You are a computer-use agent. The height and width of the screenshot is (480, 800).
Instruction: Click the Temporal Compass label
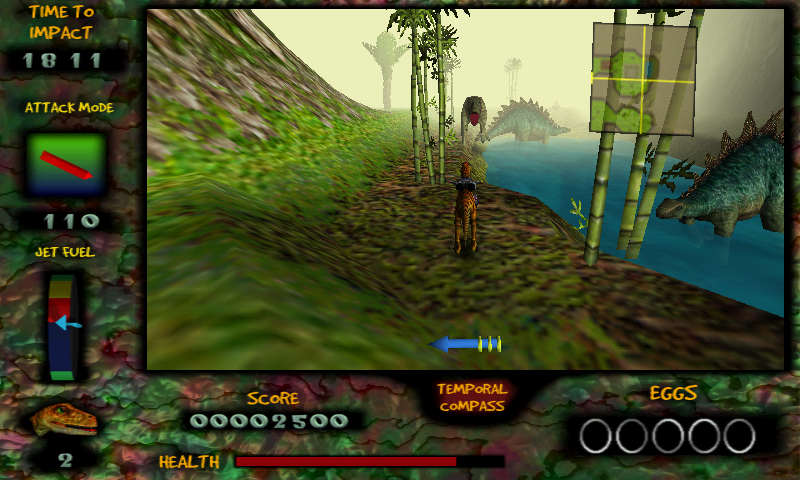[472, 397]
